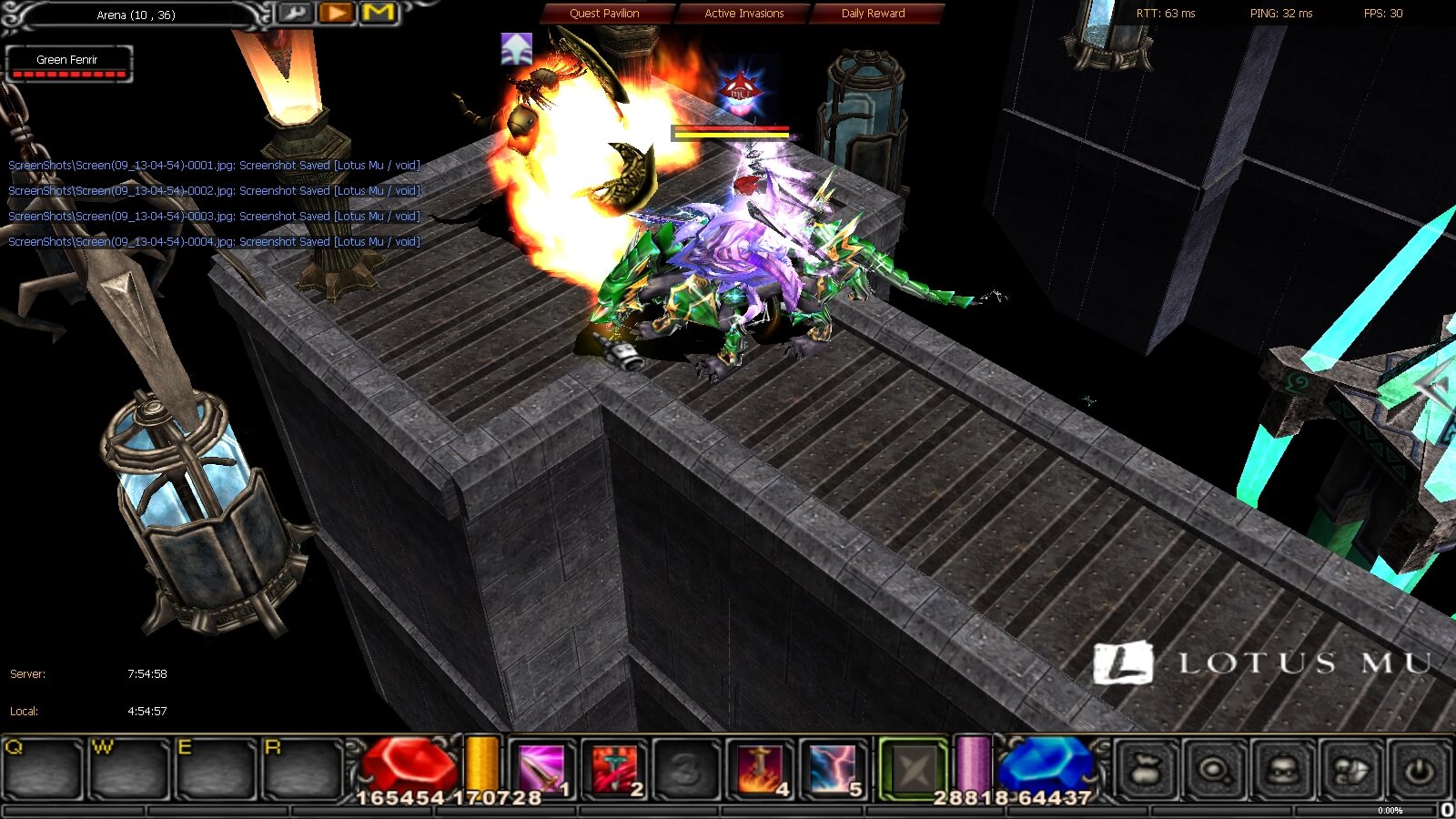Open the Quest Pavilion menu

click(603, 13)
